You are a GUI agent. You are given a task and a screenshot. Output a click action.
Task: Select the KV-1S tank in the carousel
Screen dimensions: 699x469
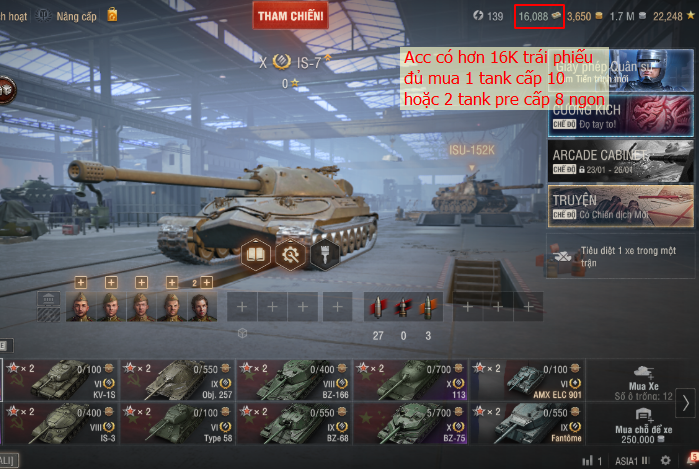click(60, 379)
